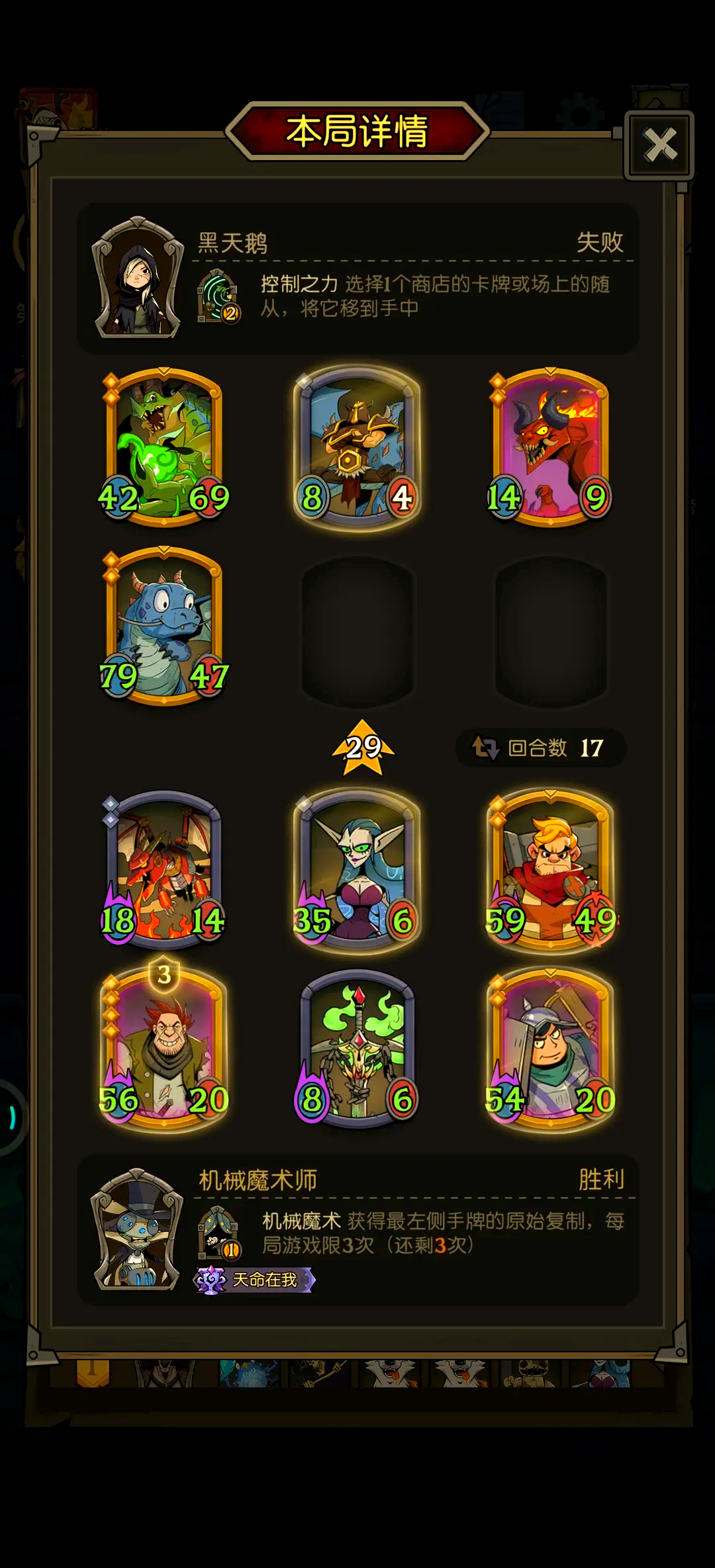Image resolution: width=715 pixels, height=1568 pixels.
Task: Inspect the red mechanical dragon card 18/14
Action: point(164,869)
